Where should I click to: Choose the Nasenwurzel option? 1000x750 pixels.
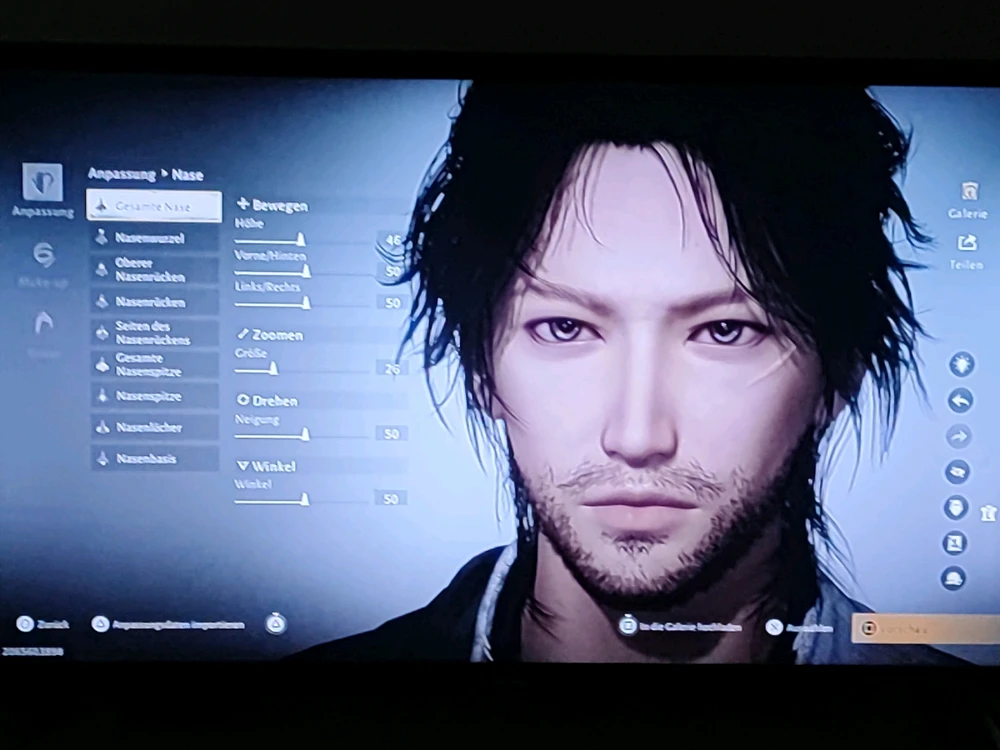pos(154,238)
